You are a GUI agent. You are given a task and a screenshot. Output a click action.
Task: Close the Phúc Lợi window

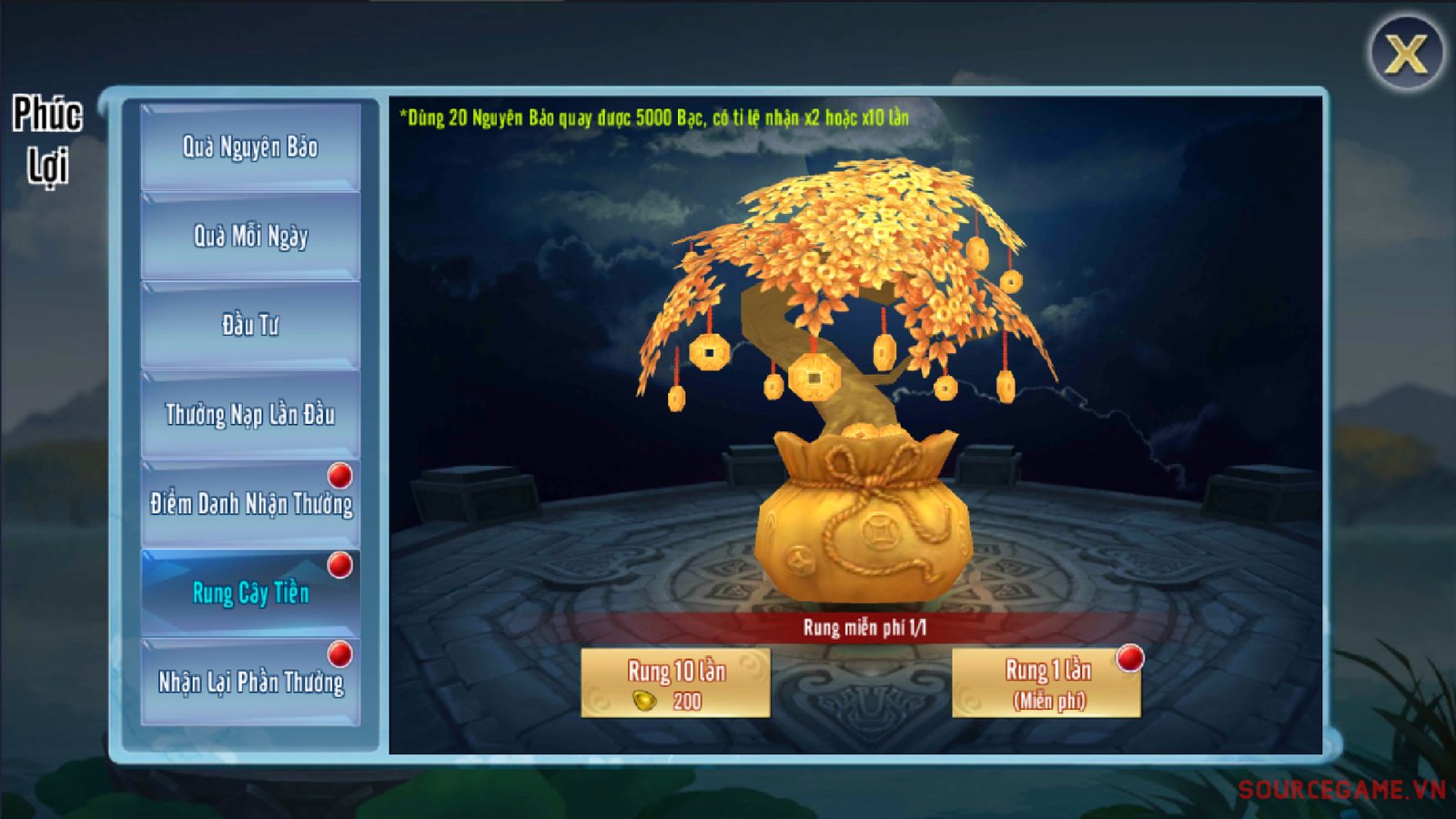coord(1406,54)
